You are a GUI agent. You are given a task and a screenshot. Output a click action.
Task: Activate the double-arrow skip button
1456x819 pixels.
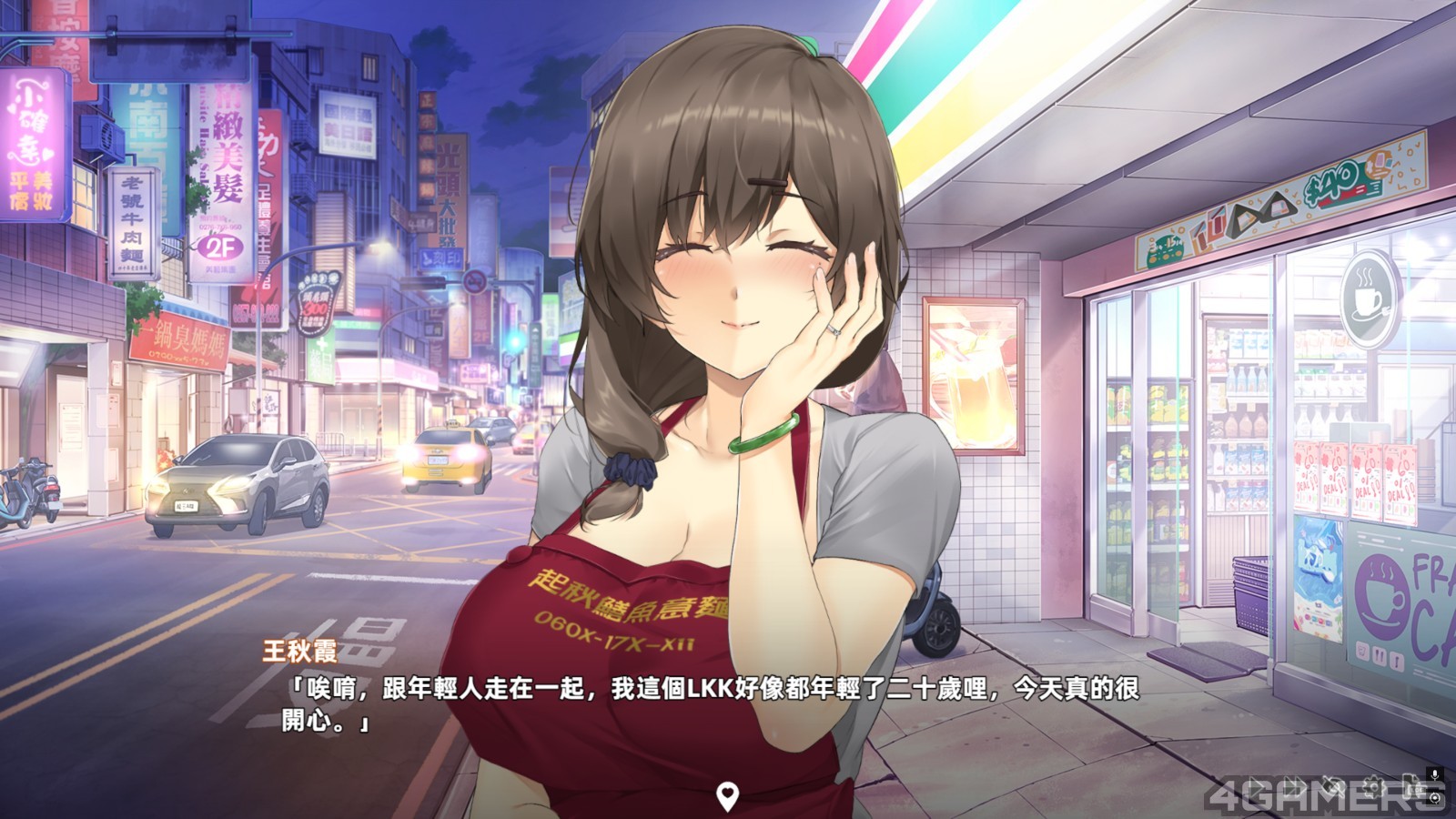coord(1294,786)
